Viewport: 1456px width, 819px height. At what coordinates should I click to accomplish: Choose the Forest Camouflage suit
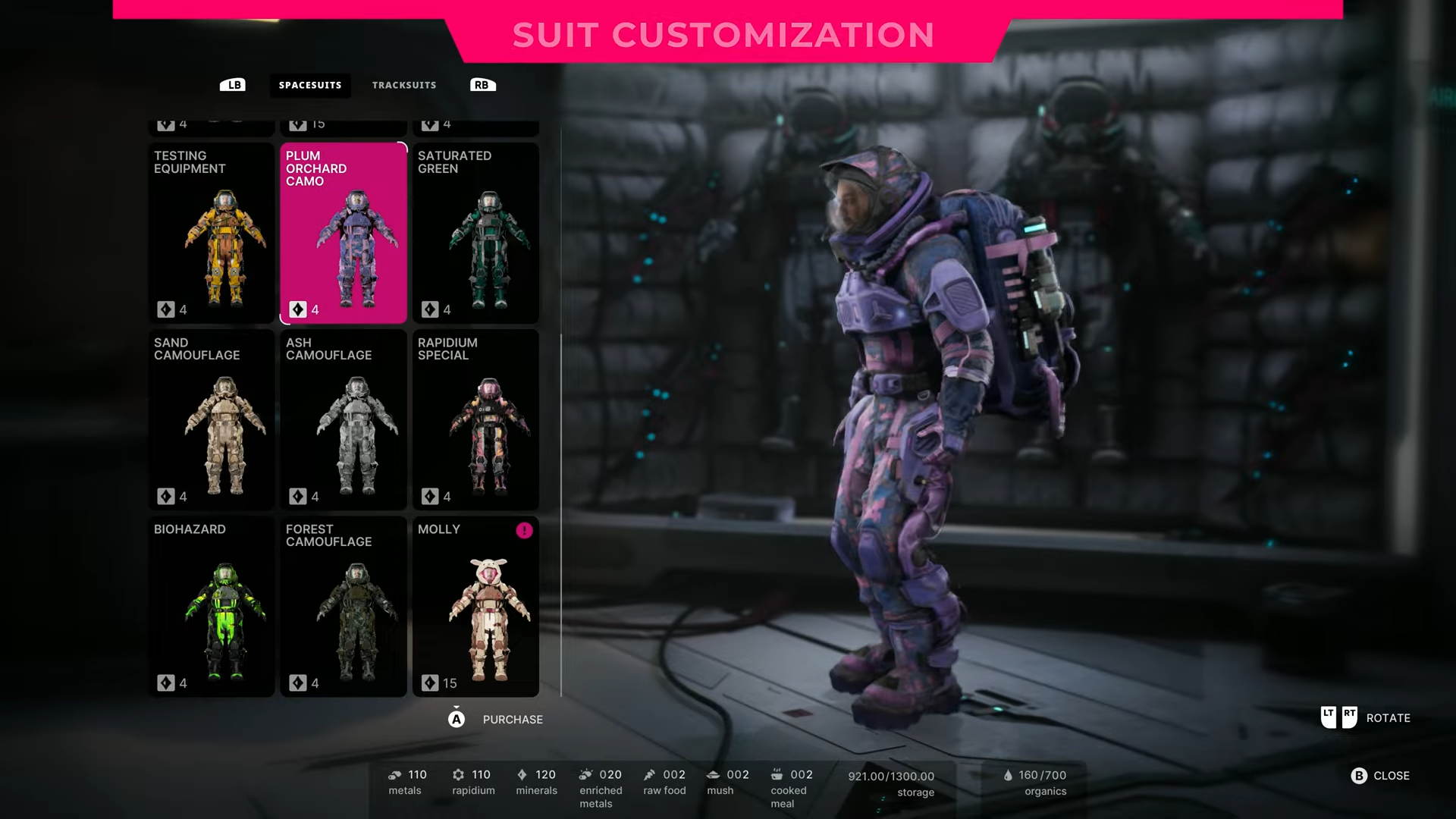[344, 606]
